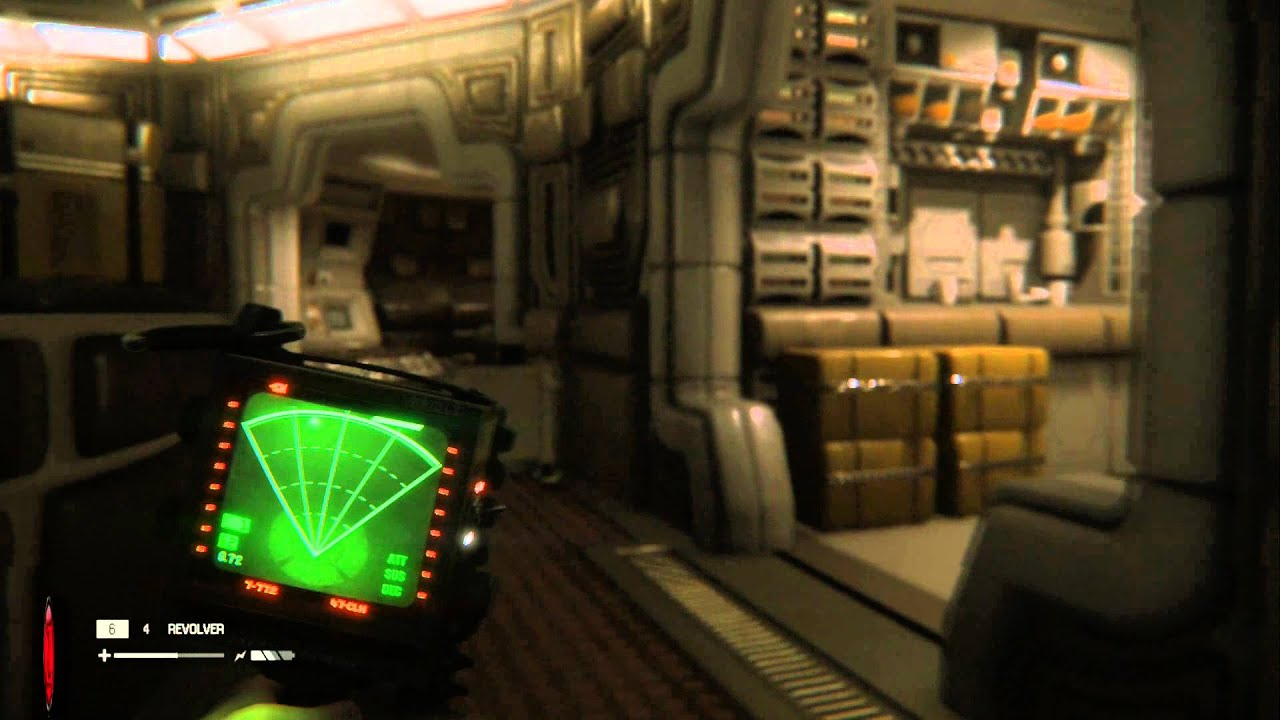Select the top-left red LED on the tracker
This screenshot has height=720, width=1280.
[x=231, y=403]
